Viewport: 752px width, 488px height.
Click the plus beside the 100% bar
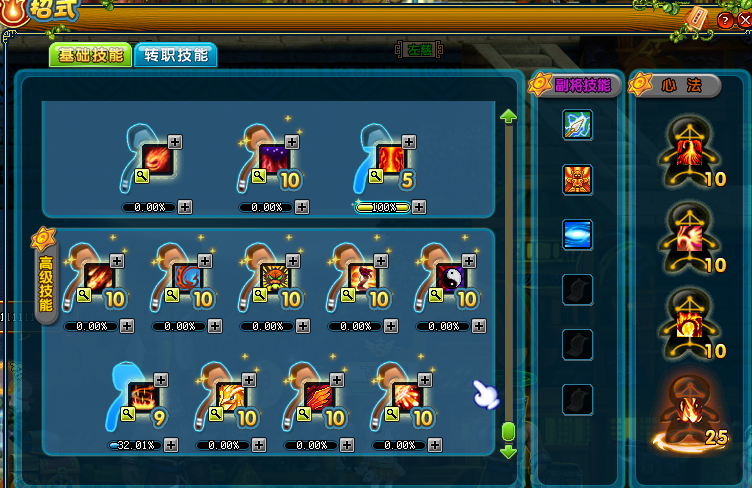(419, 207)
